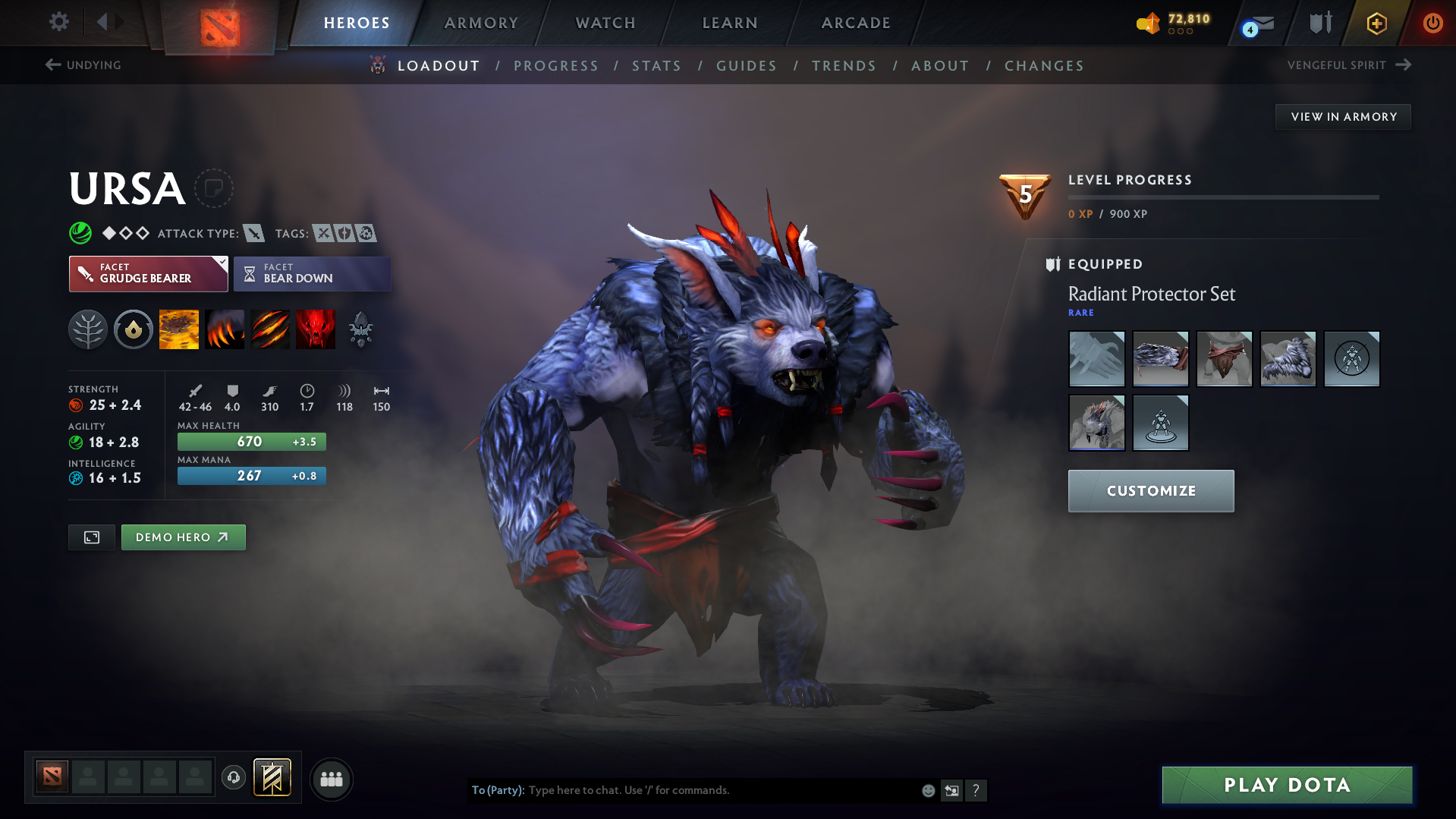Click the Dota Plus hexagon icon
The image size is (1456, 819).
tap(1376, 24)
